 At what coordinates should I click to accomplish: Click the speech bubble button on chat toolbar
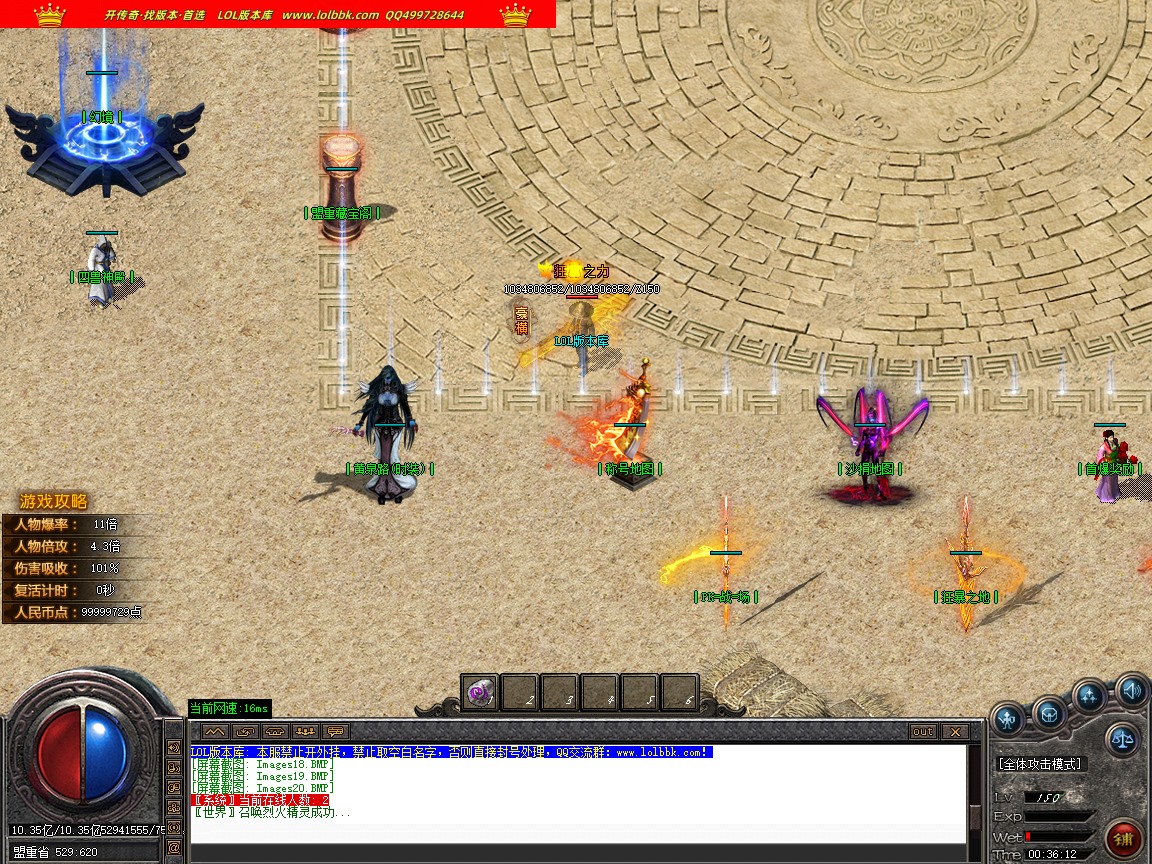tap(336, 732)
